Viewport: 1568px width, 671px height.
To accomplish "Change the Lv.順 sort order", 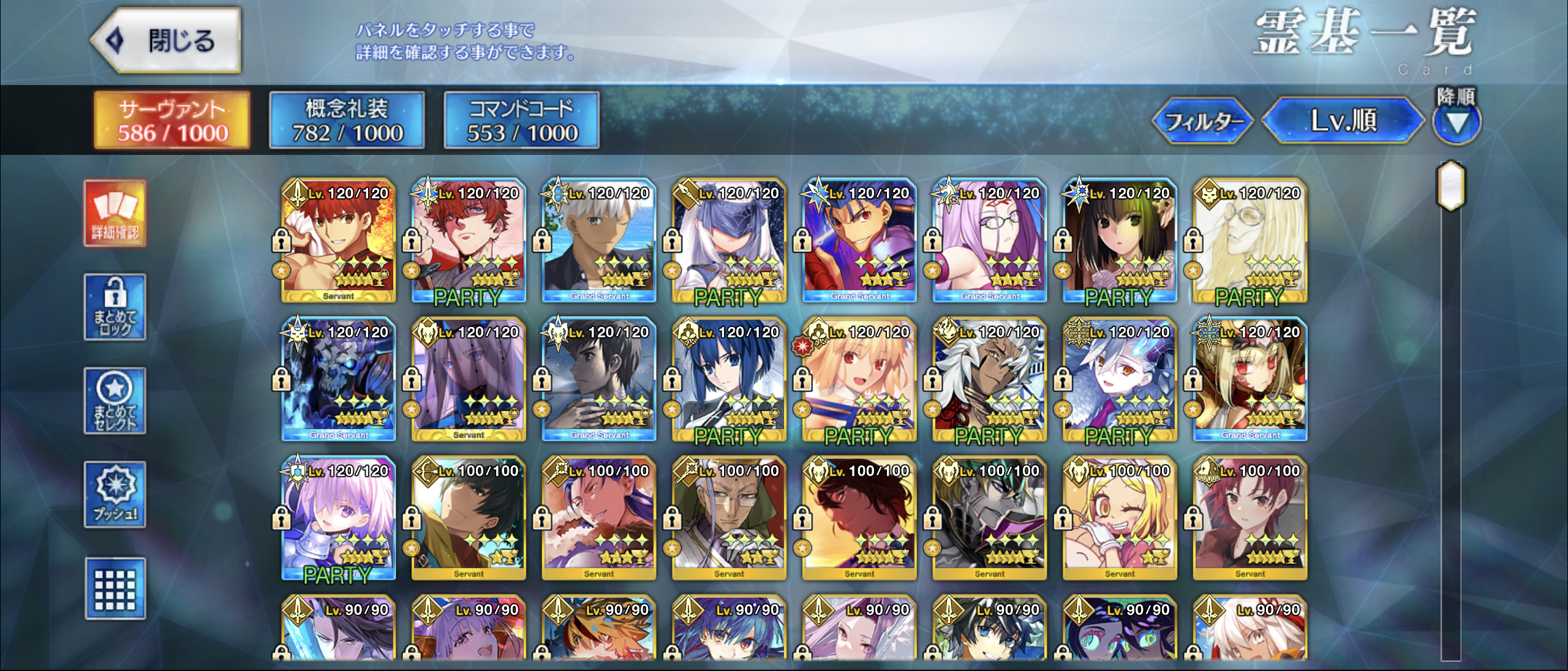I will click(1343, 121).
